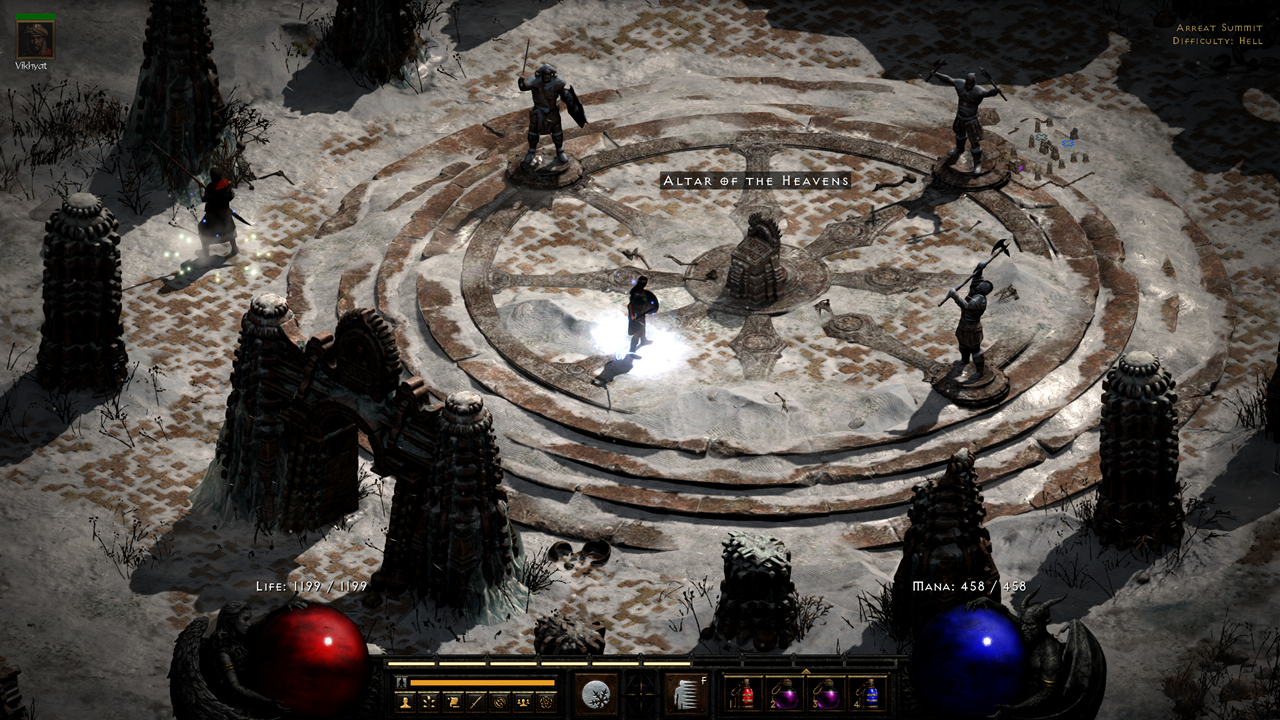
Task: Open the Party screen icon
Action: 523,702
